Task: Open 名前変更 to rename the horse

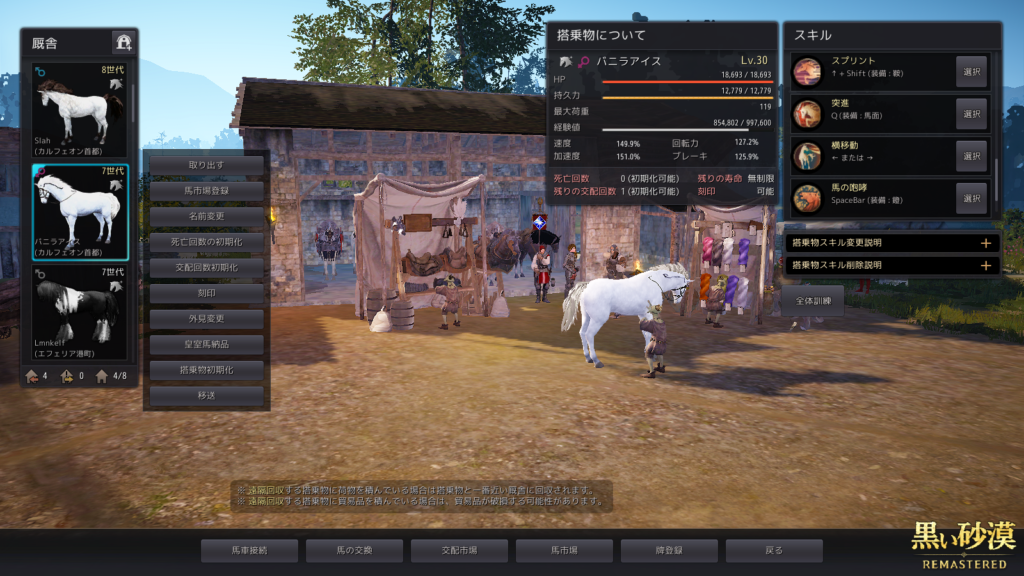Action: [x=206, y=216]
